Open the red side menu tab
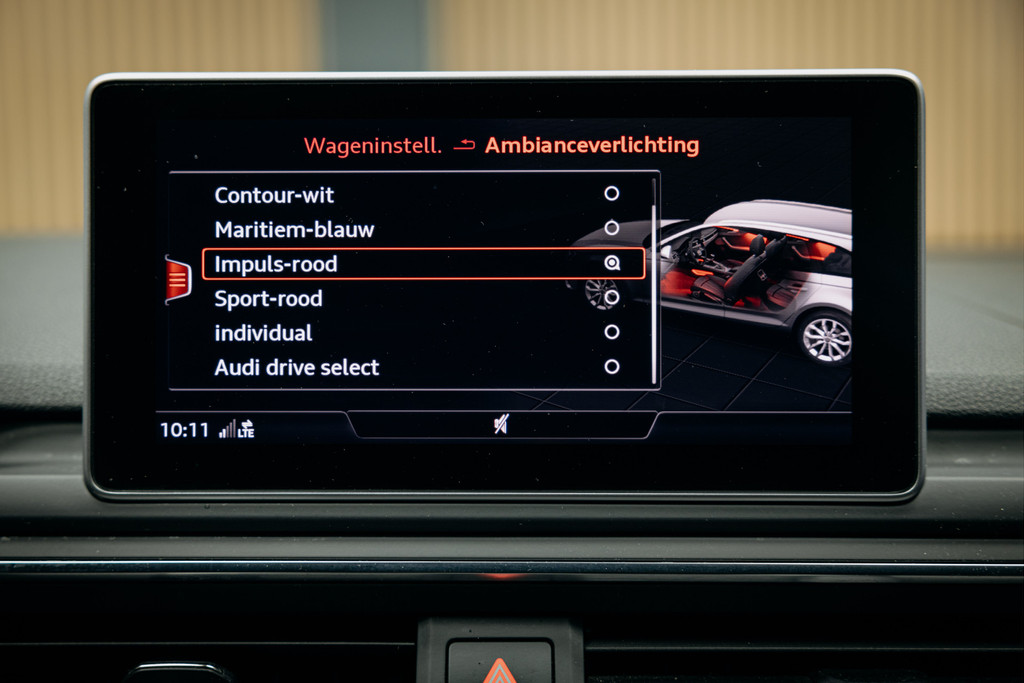The width and height of the screenshot is (1024, 683). 178,279
